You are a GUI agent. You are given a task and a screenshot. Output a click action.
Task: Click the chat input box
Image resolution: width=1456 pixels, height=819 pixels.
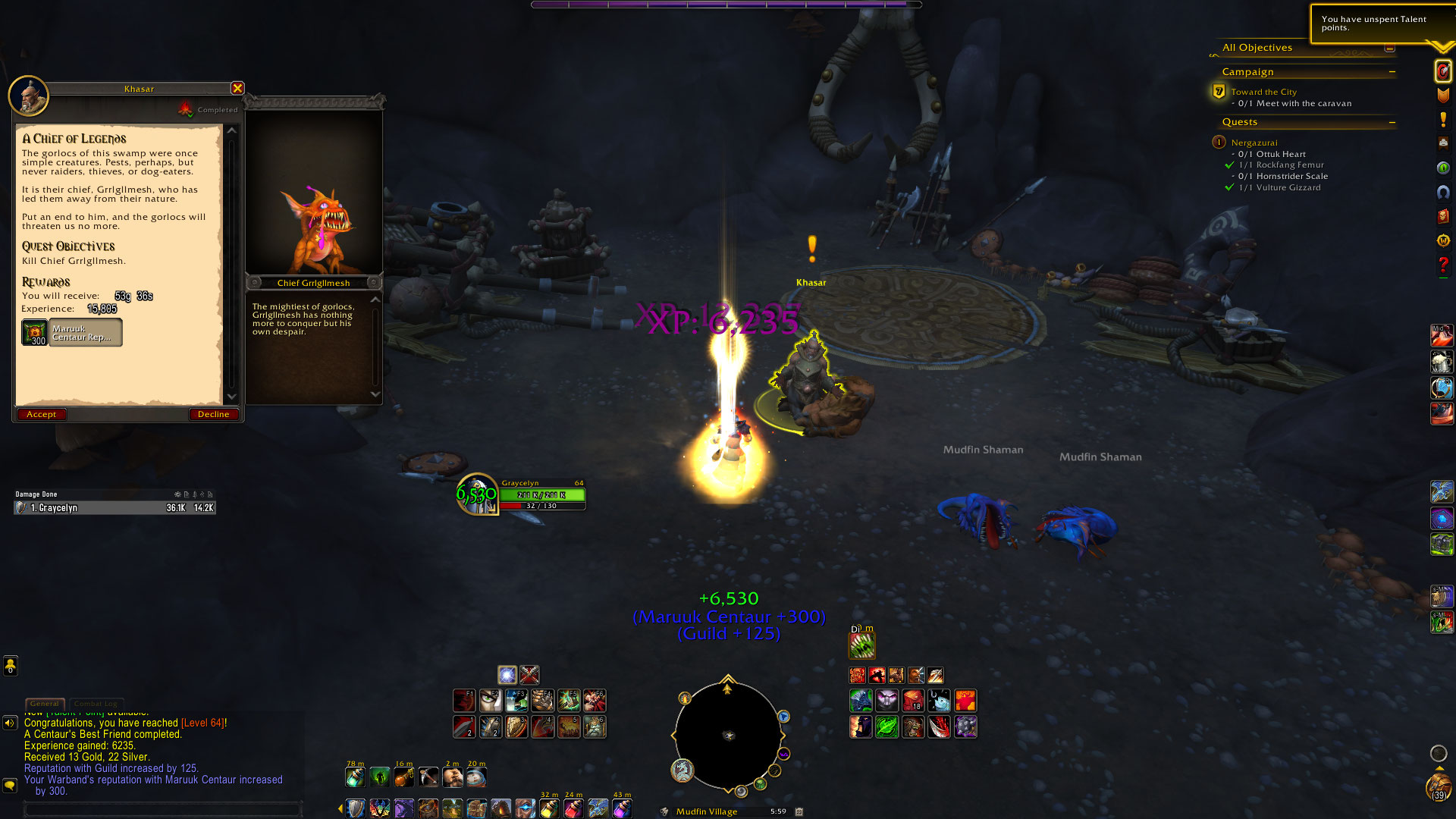[x=163, y=809]
